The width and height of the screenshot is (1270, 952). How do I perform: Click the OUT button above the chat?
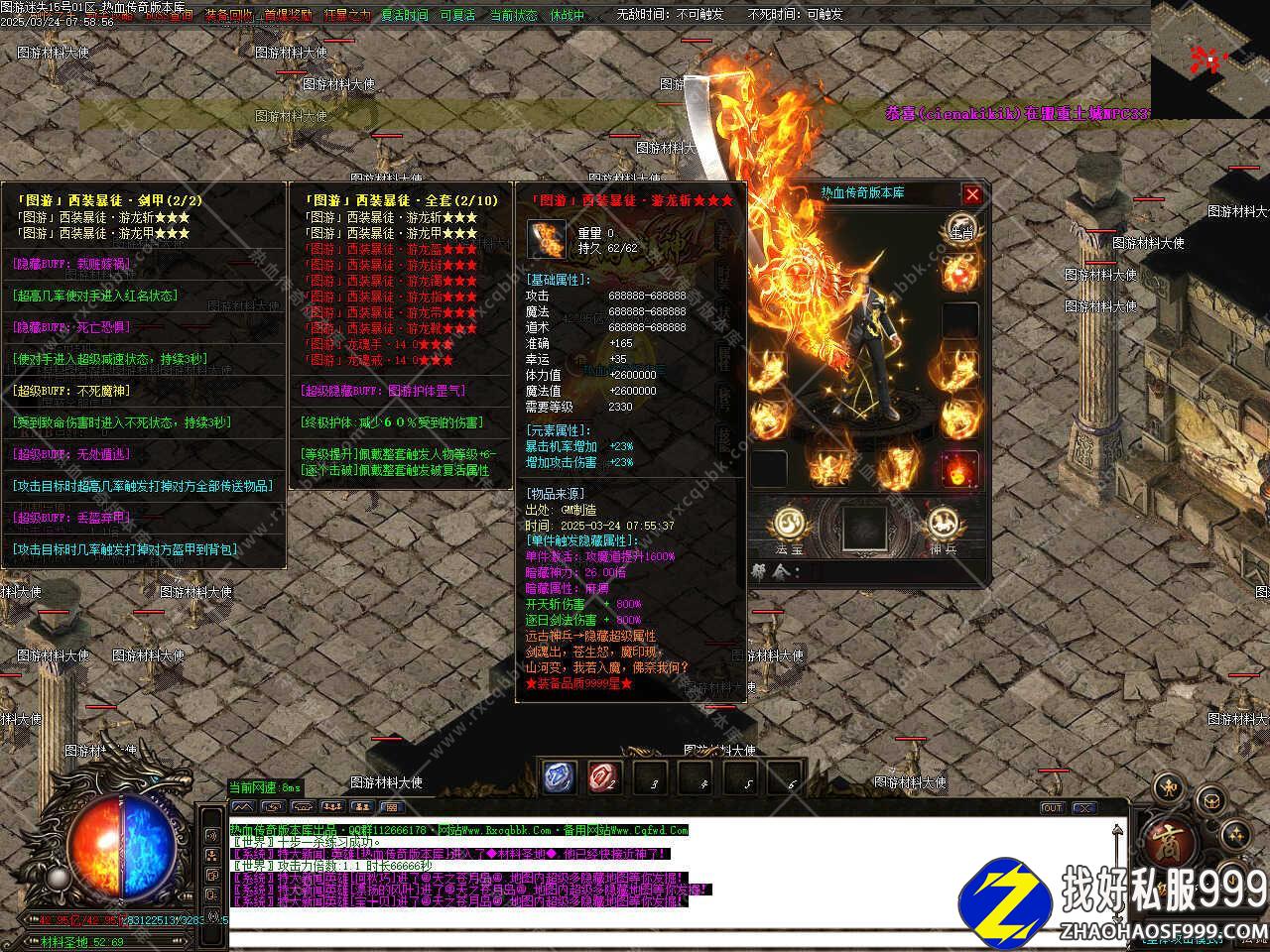(1052, 808)
